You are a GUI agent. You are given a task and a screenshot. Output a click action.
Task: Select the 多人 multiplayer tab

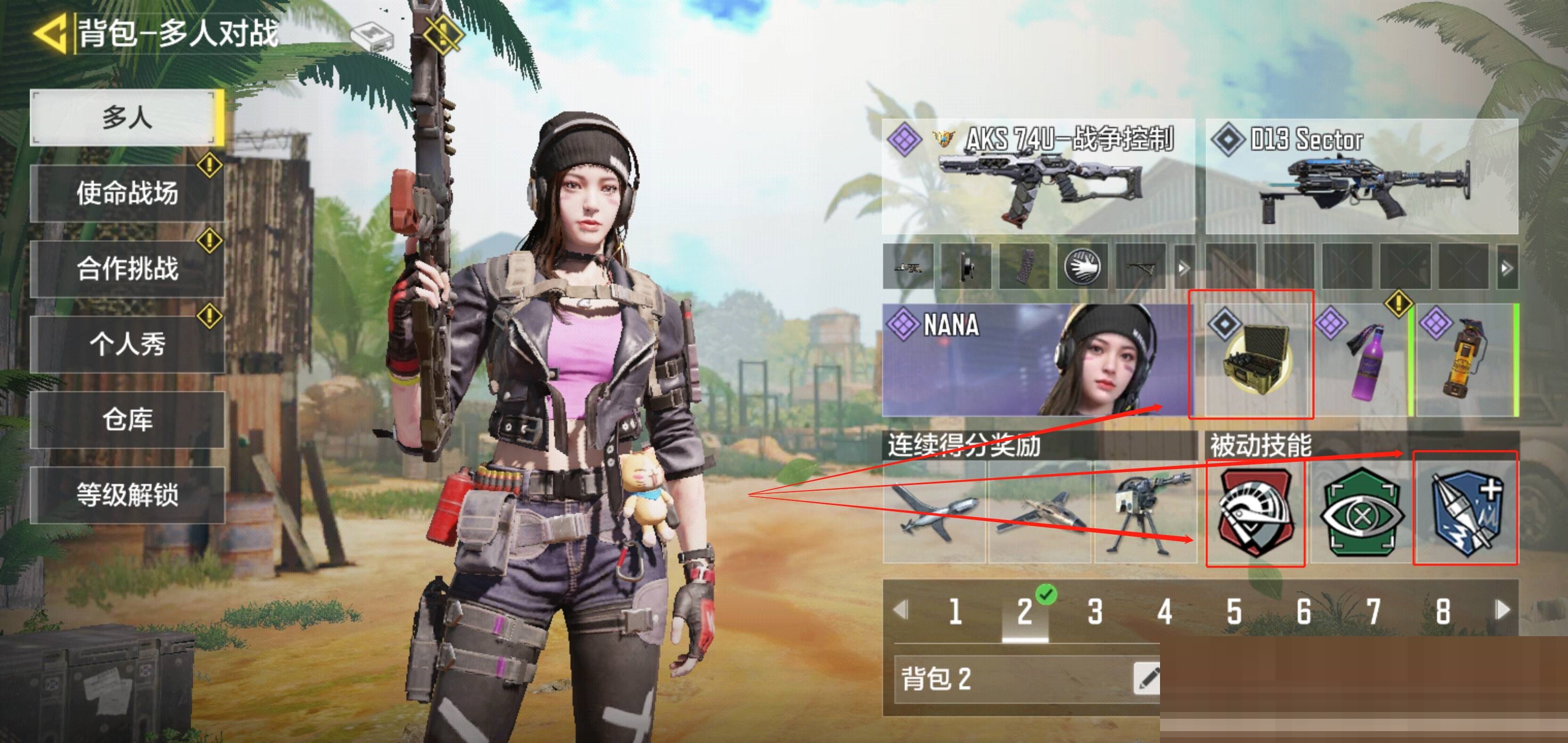click(x=126, y=118)
